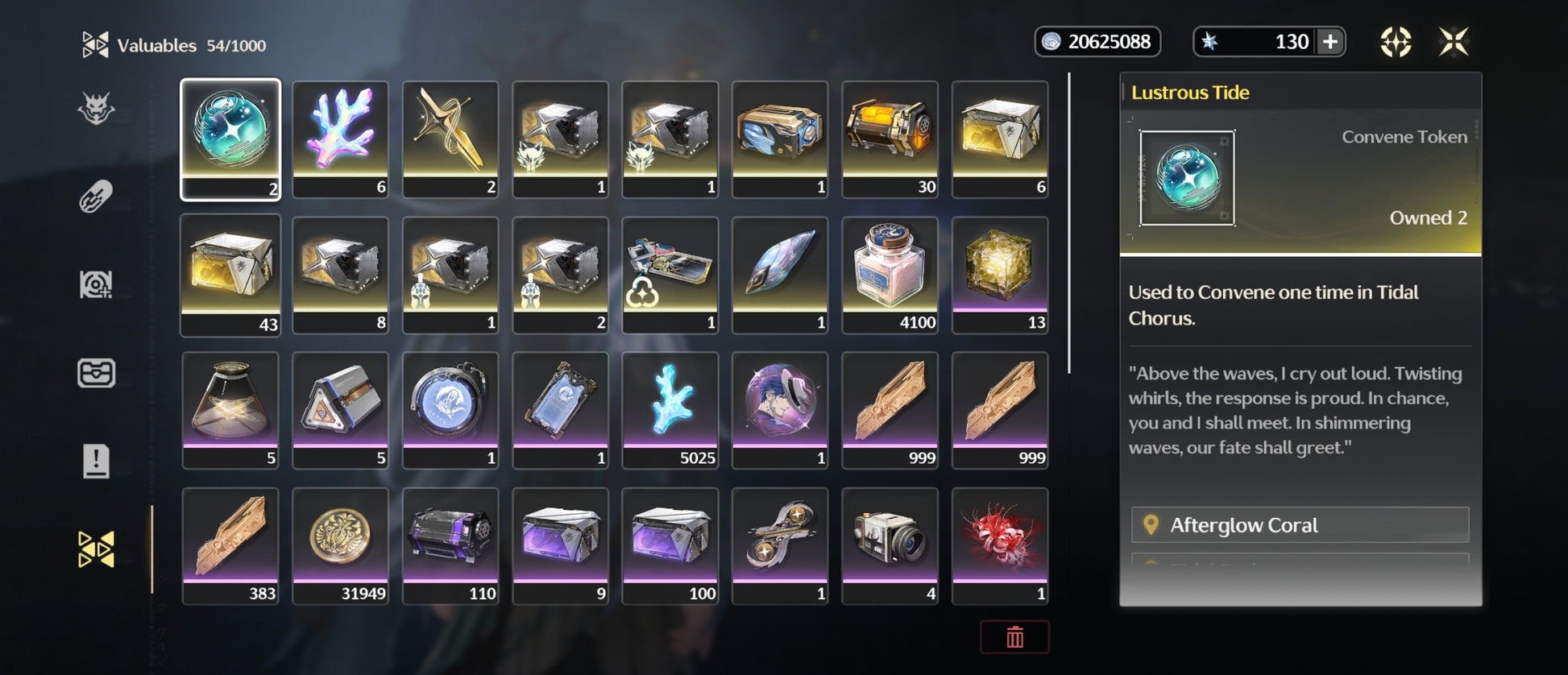Screen dimensions: 1568x675
Task: Switch to the Echoes mask tab
Action: coord(96,109)
